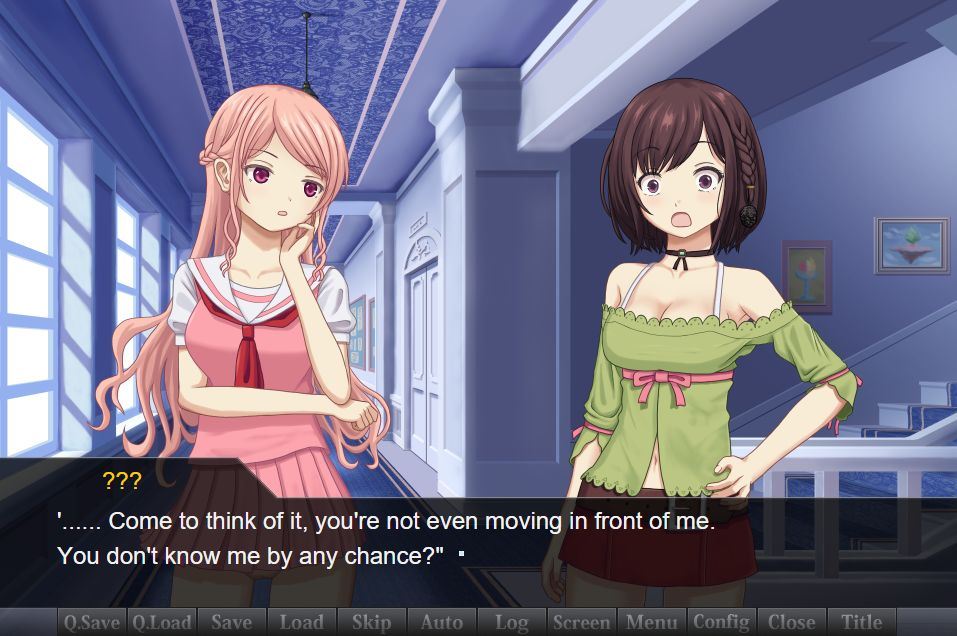Open the Config settings
Viewport: 957px width, 636px height.
click(721, 622)
